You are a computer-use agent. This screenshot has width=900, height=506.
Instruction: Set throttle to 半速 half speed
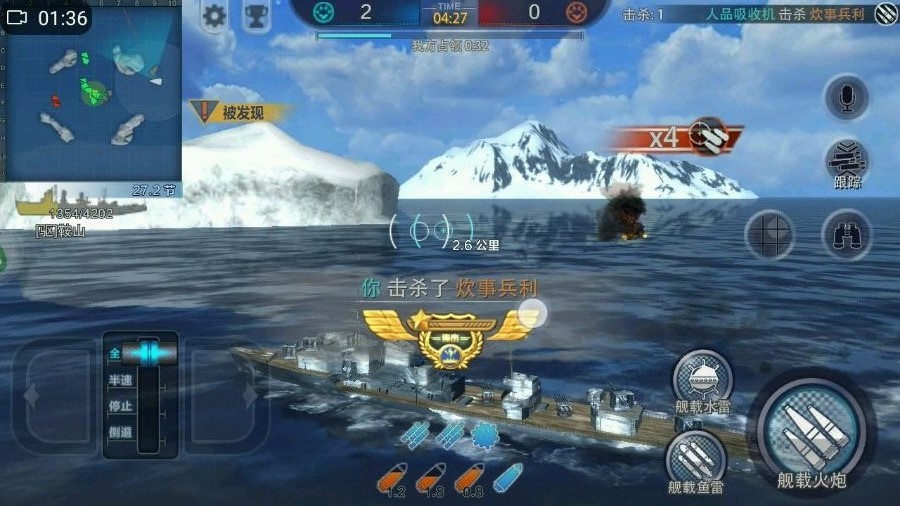point(119,381)
